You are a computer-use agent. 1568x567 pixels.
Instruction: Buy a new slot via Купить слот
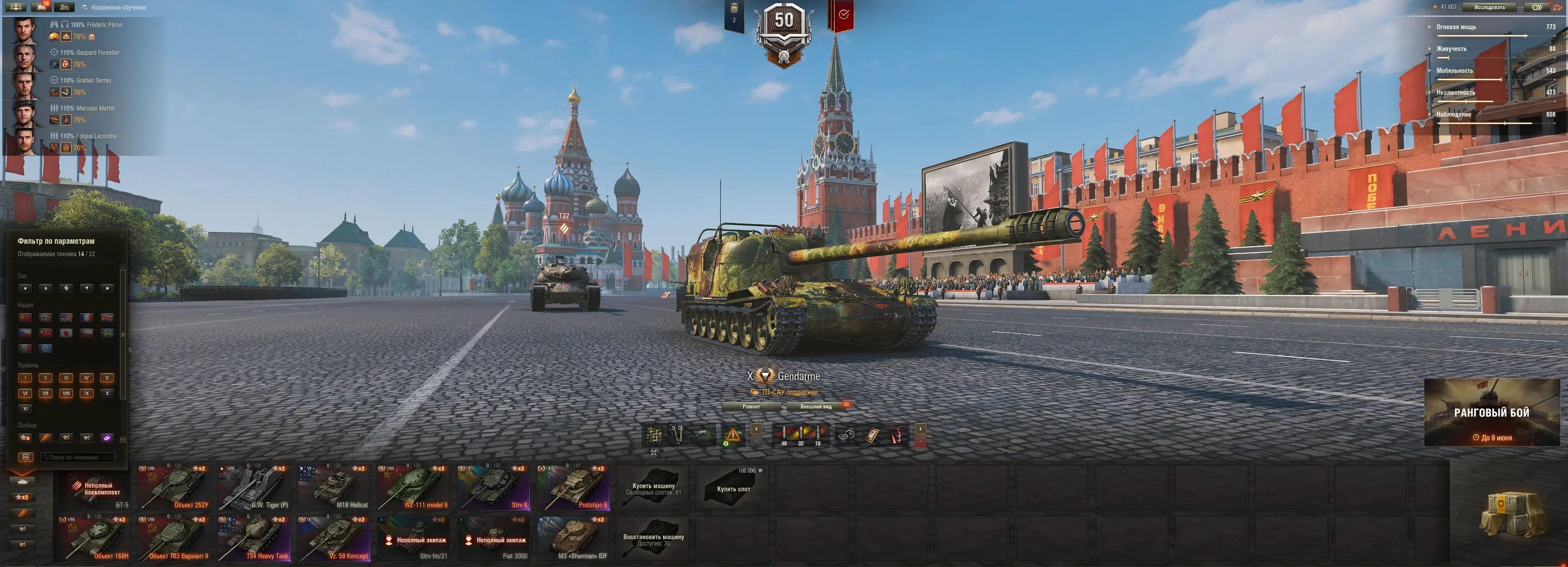[733, 488]
